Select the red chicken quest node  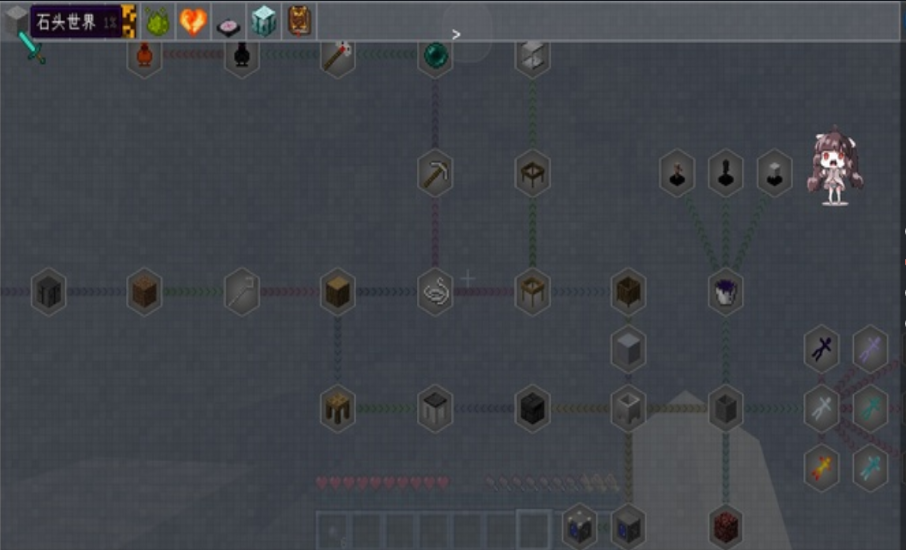[x=145, y=56]
